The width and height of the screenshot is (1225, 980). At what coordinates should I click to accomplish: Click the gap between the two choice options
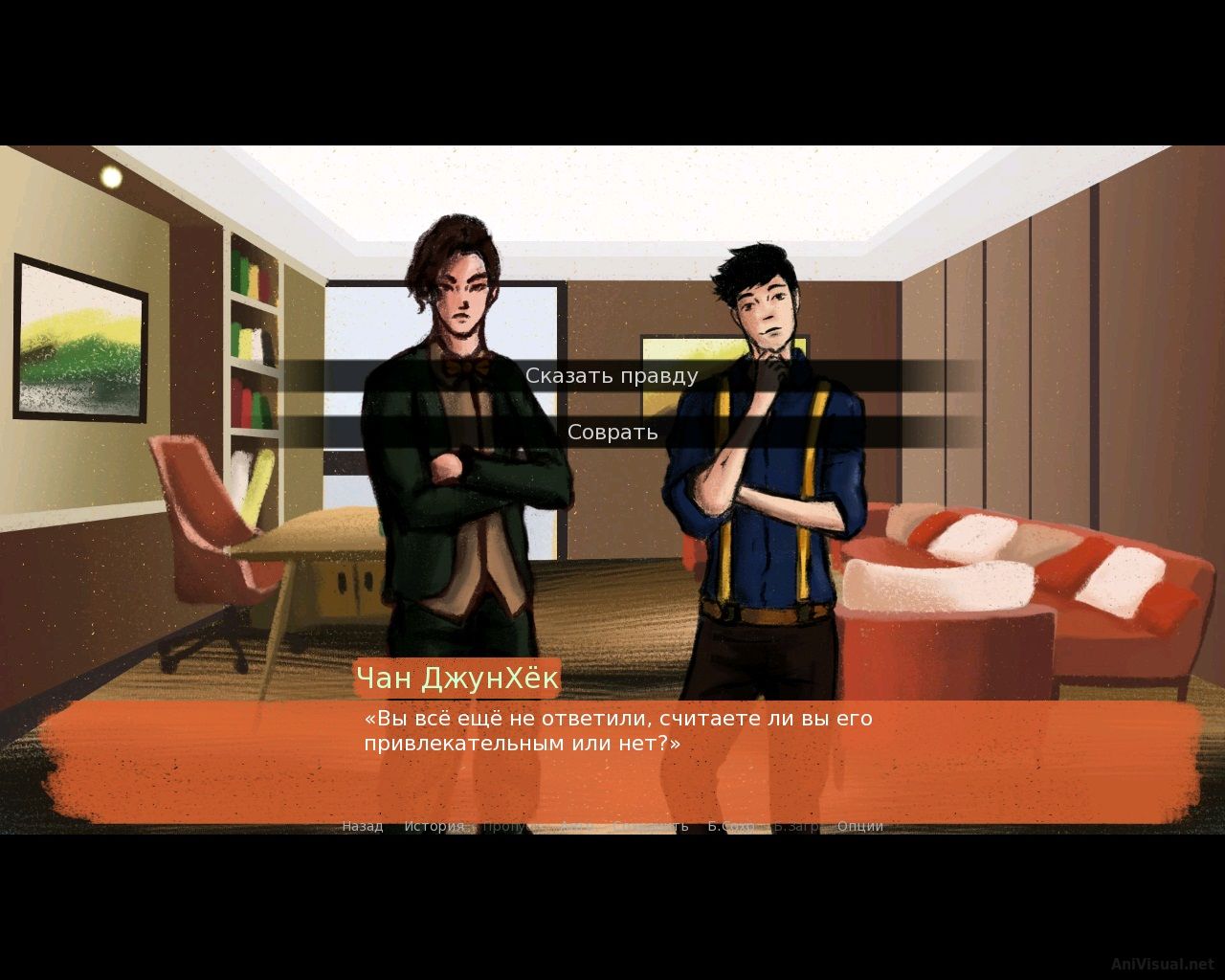pos(612,404)
